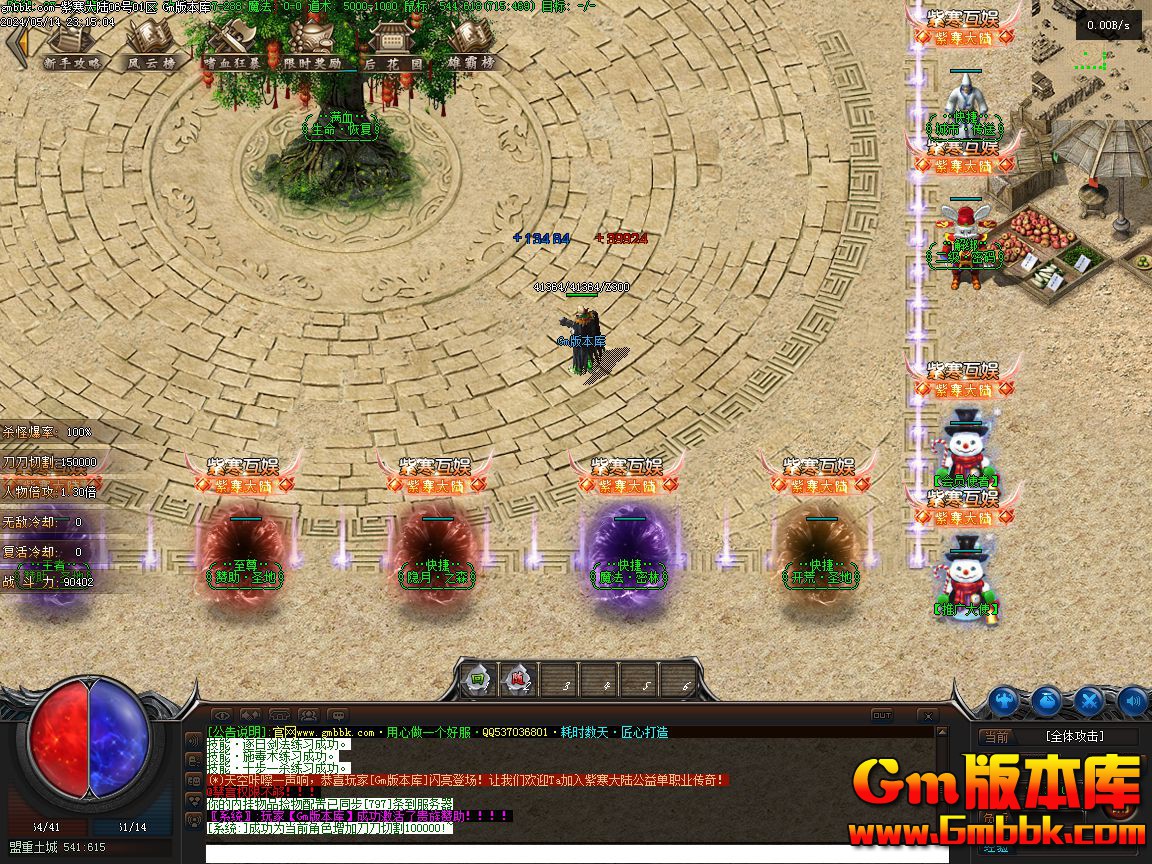Use the green scroll in hotbar slot one
Image resolution: width=1152 pixels, height=864 pixels.
tap(478, 680)
